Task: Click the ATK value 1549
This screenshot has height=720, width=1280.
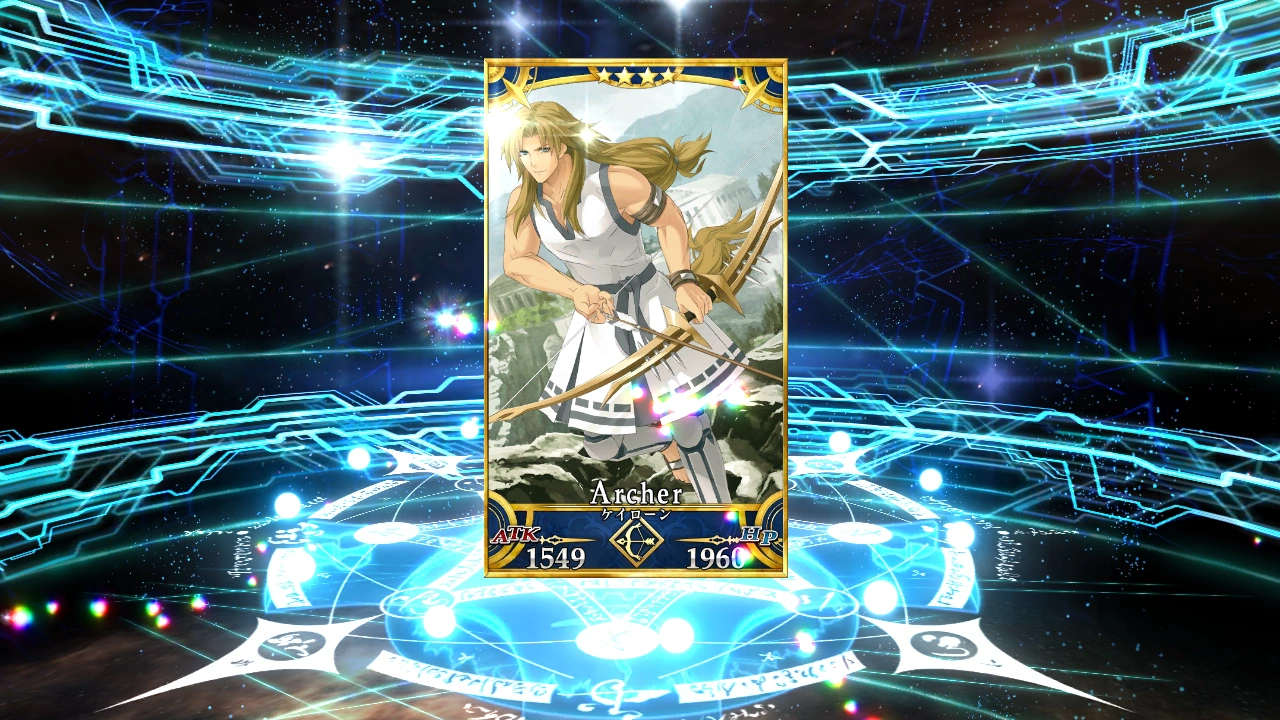Action: (x=556, y=555)
